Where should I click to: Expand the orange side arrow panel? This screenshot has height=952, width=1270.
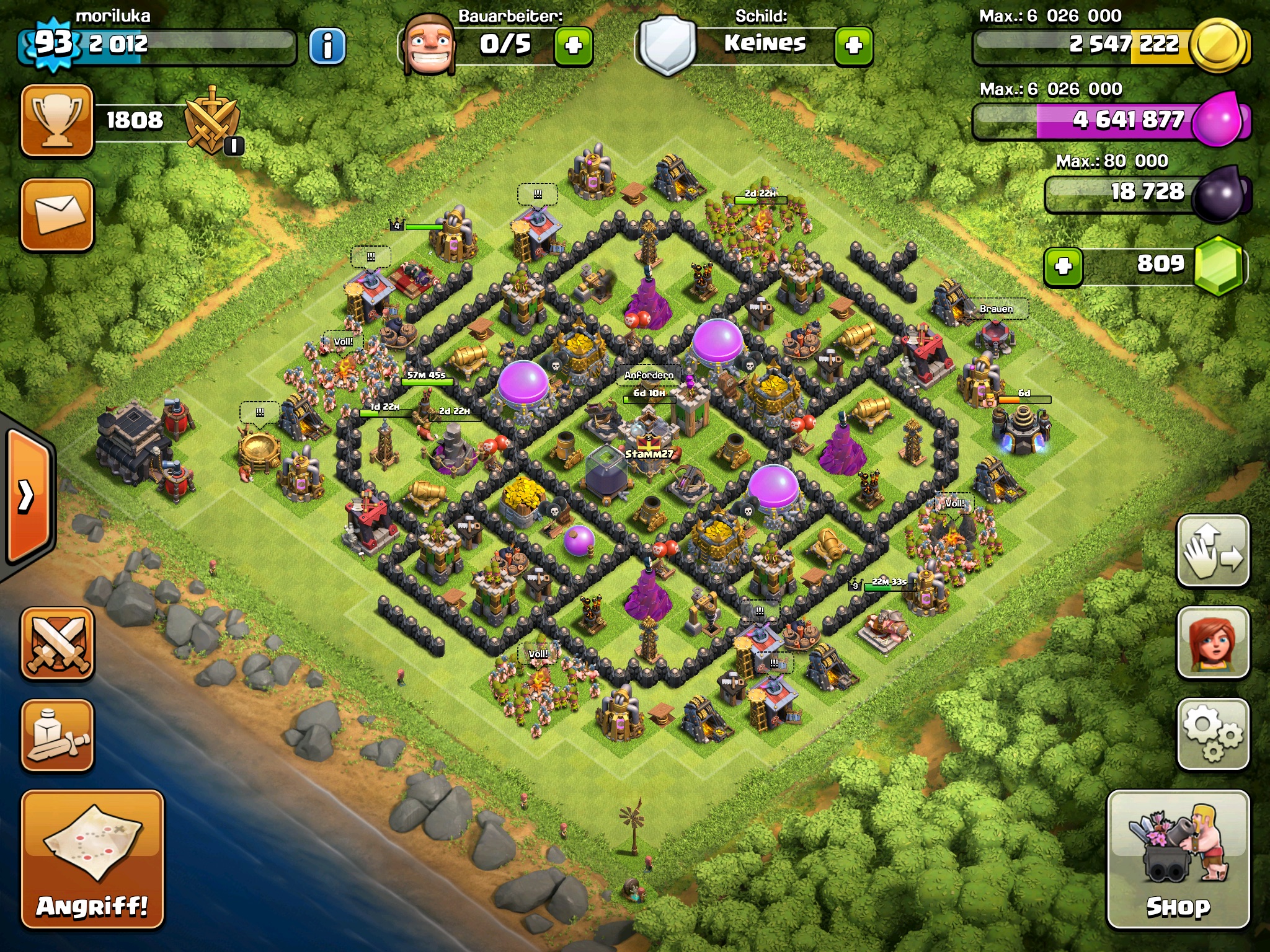click(27, 496)
